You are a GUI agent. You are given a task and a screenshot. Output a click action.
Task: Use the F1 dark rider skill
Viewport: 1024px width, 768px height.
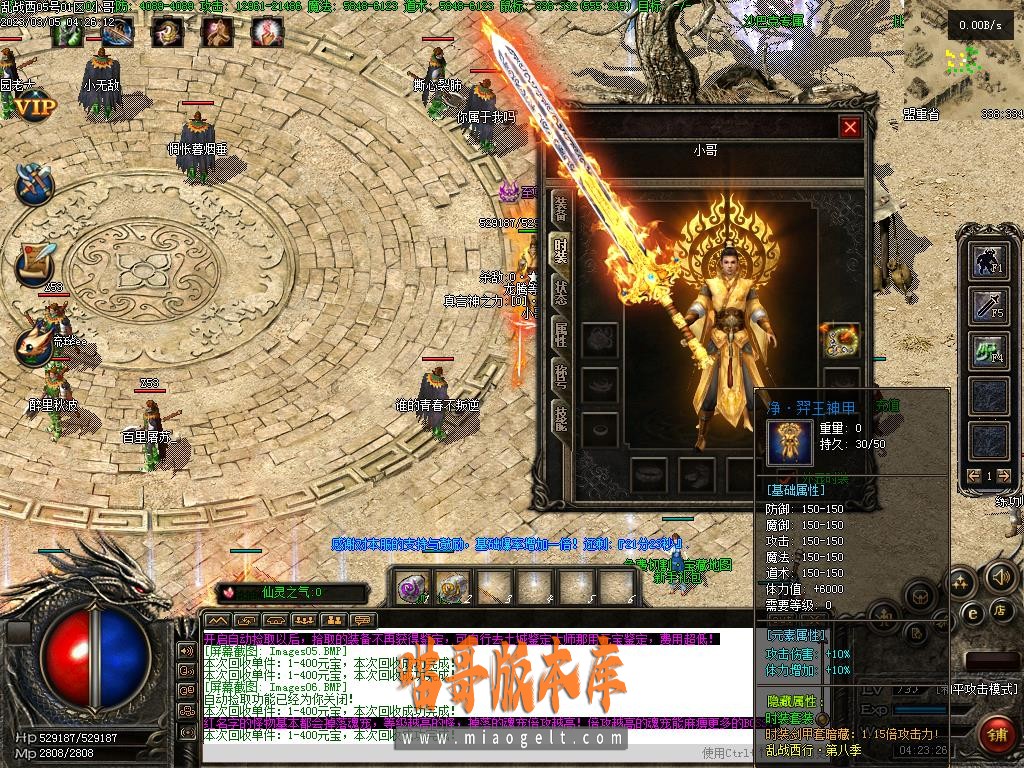tap(990, 260)
